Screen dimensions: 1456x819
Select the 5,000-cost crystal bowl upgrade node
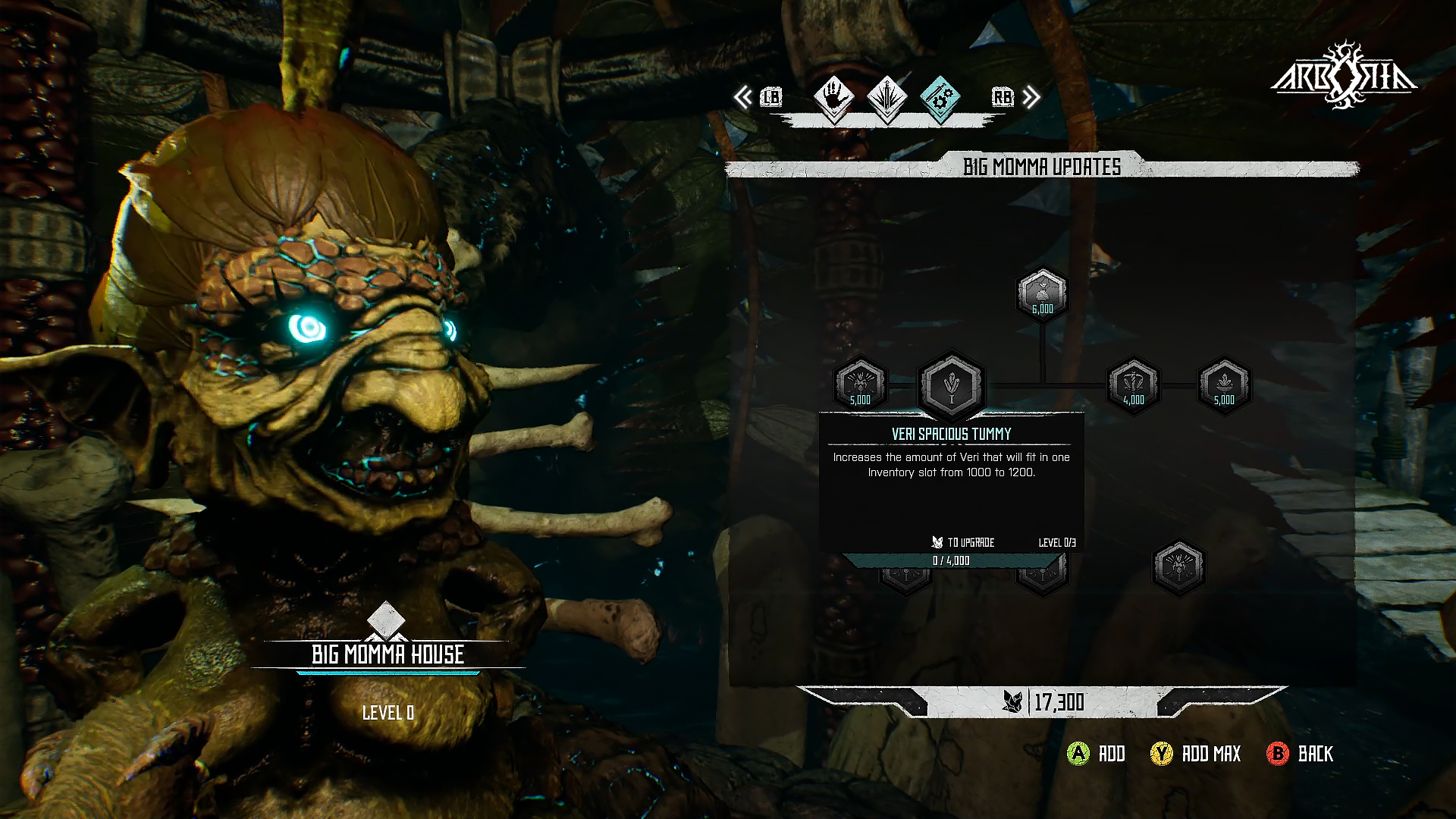[1224, 385]
